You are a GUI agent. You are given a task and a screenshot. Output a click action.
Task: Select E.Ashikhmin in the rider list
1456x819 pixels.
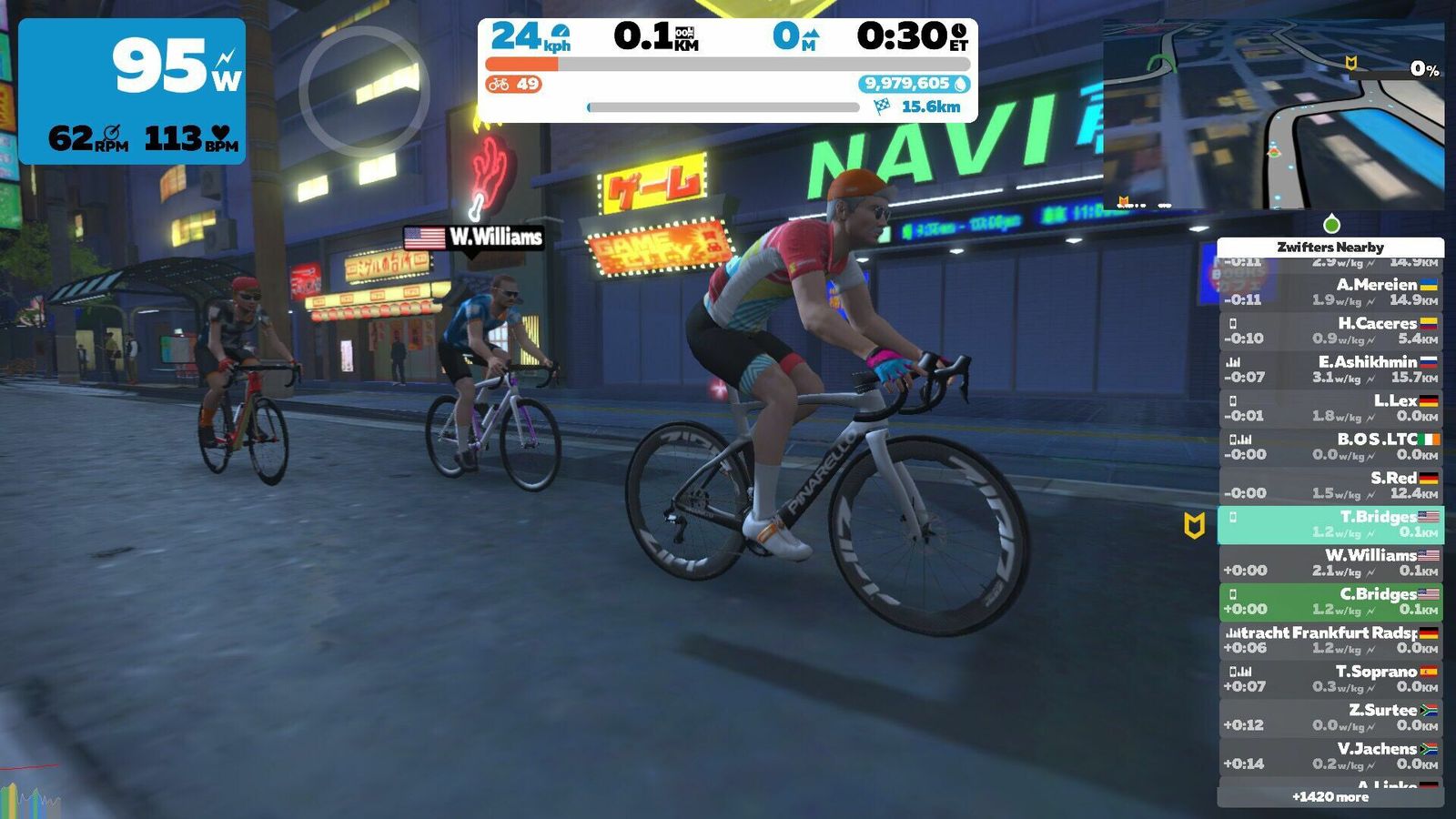pyautogui.click(x=1330, y=369)
